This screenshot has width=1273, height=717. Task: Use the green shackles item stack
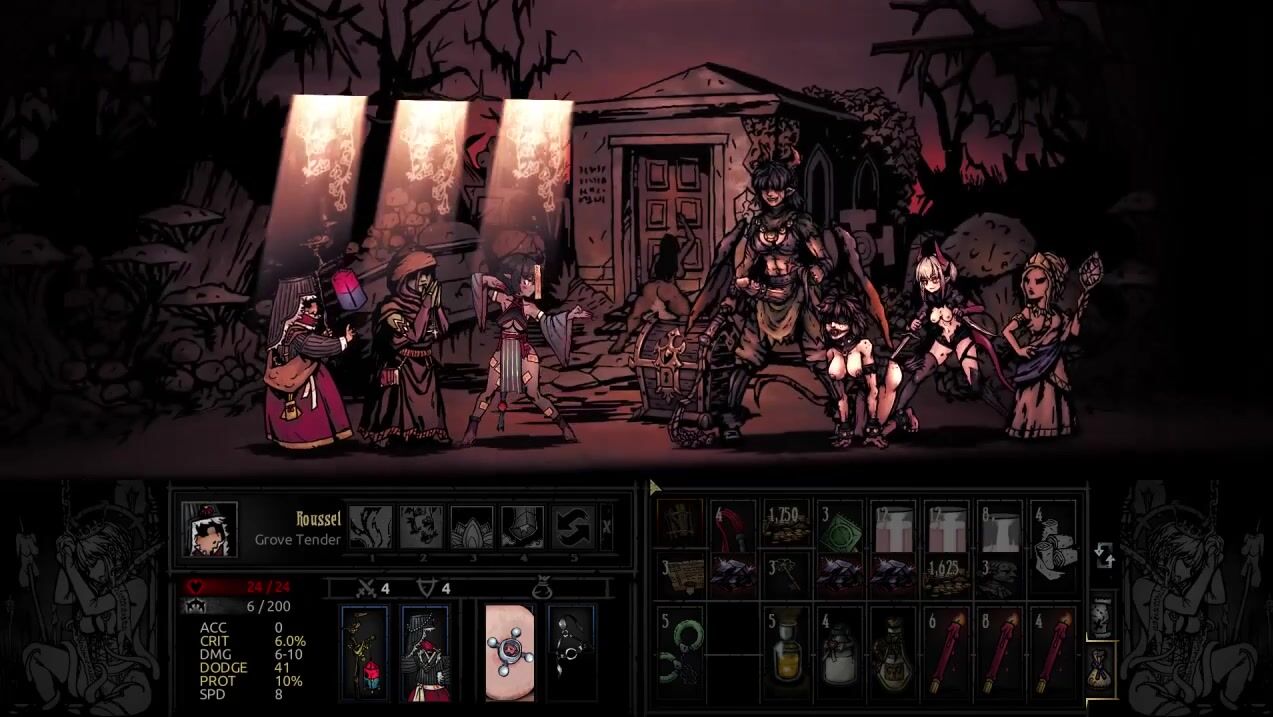coord(680,653)
